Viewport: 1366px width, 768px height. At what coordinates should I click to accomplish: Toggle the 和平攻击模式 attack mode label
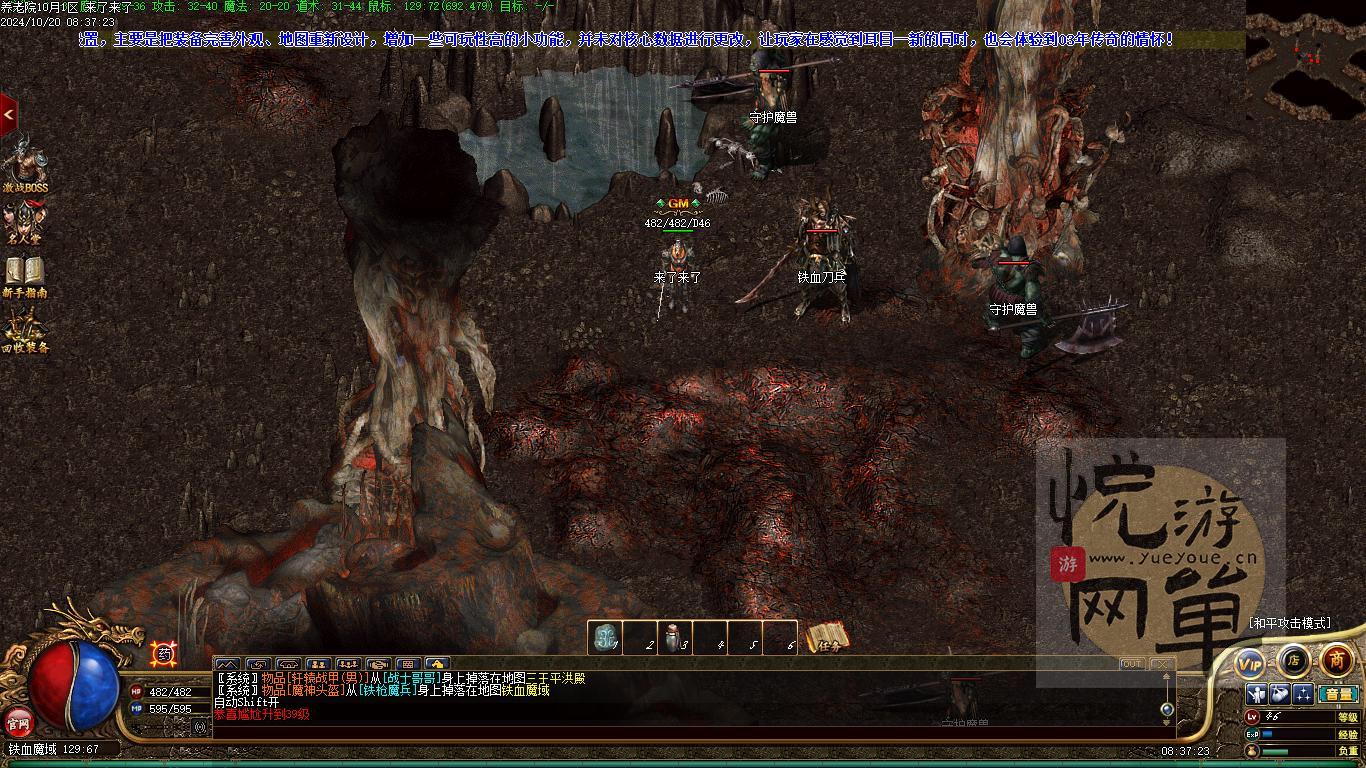pos(1290,623)
